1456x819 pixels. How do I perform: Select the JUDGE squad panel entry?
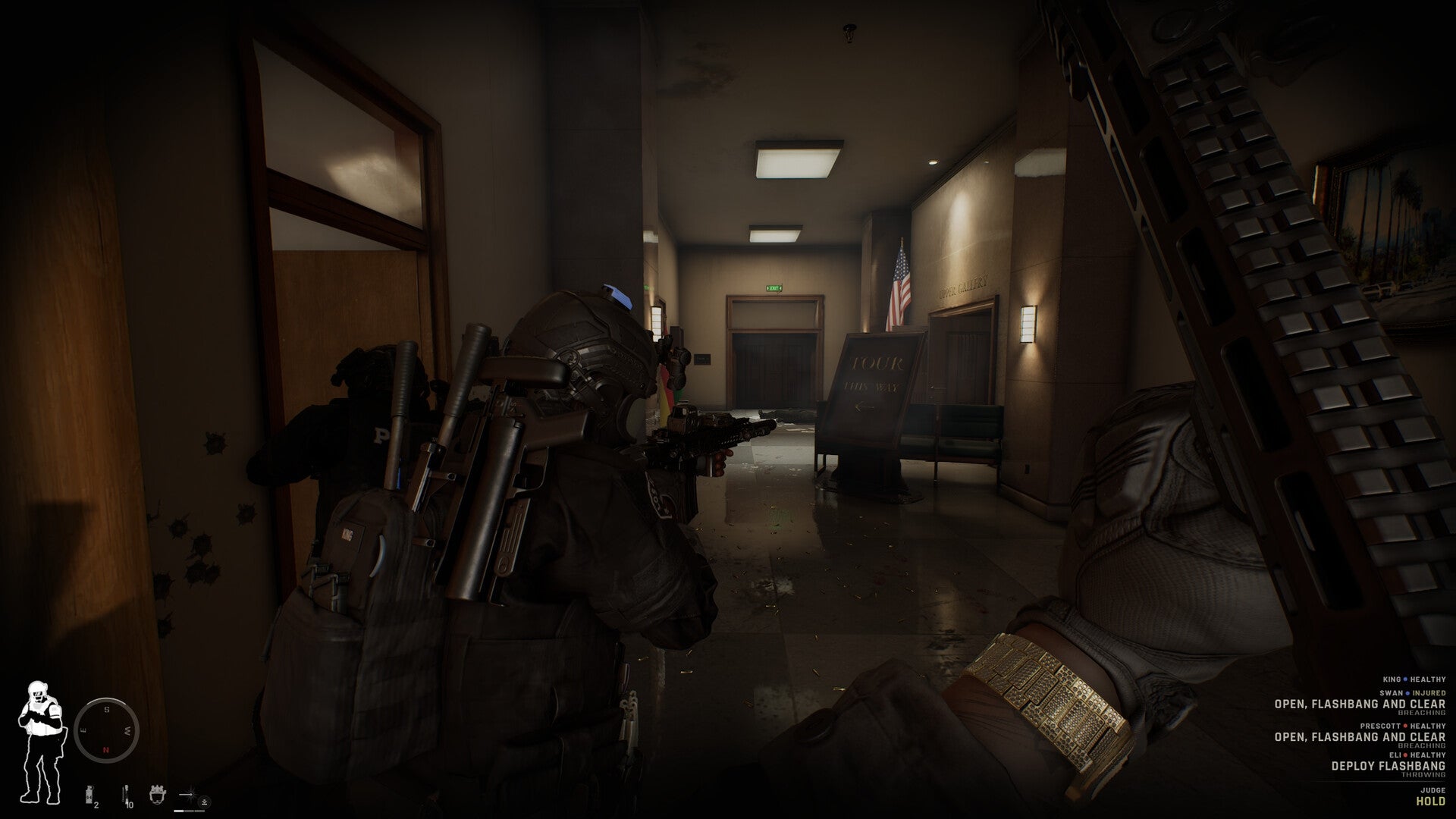click(x=1432, y=791)
